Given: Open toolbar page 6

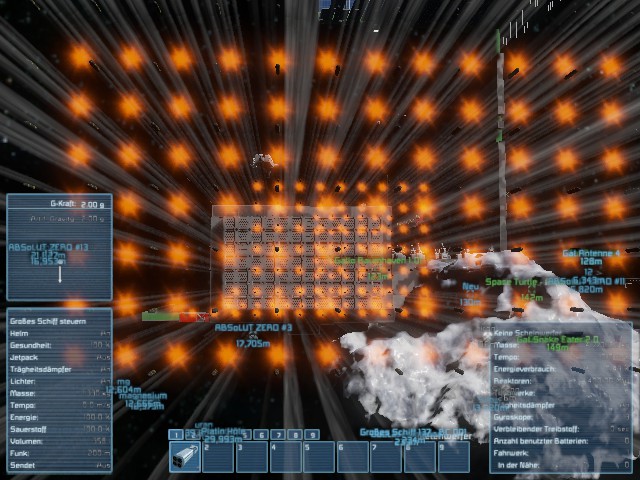Looking at the screenshot, I should point(261,435).
